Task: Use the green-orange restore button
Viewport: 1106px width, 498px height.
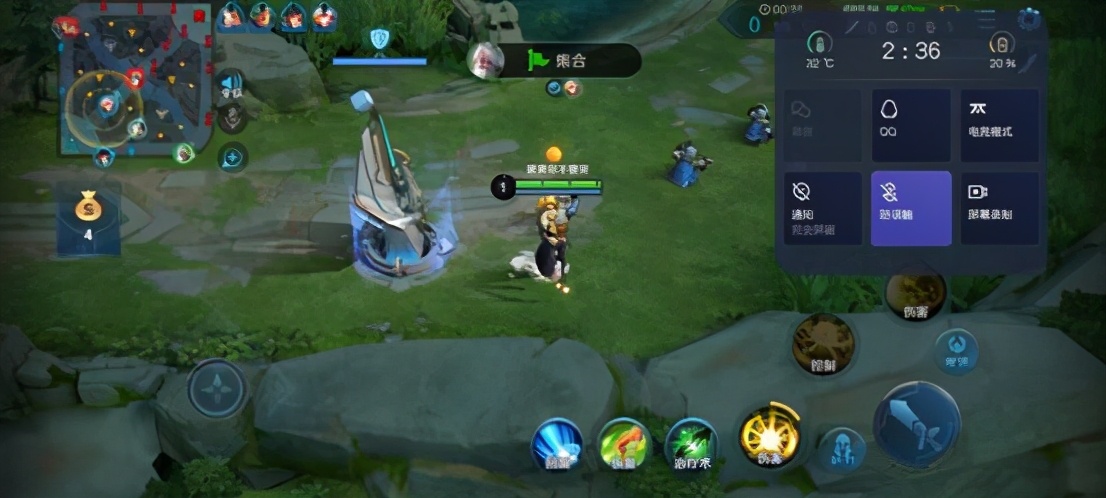Action: 625,445
